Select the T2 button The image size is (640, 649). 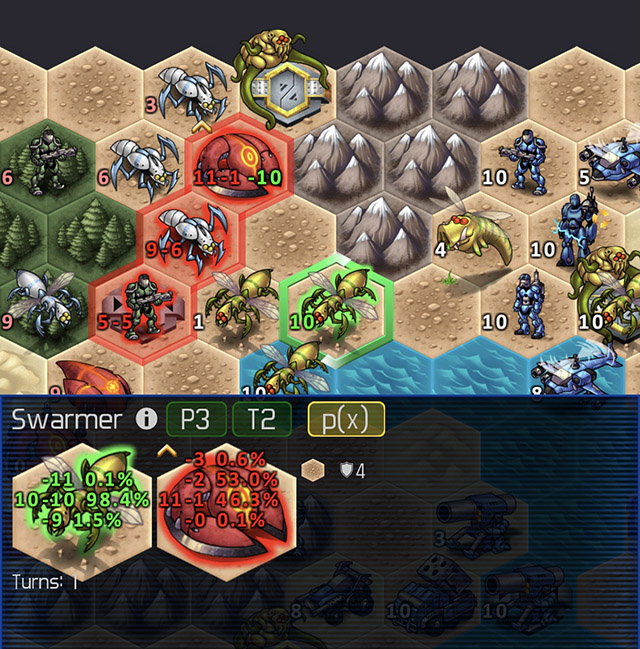261,419
